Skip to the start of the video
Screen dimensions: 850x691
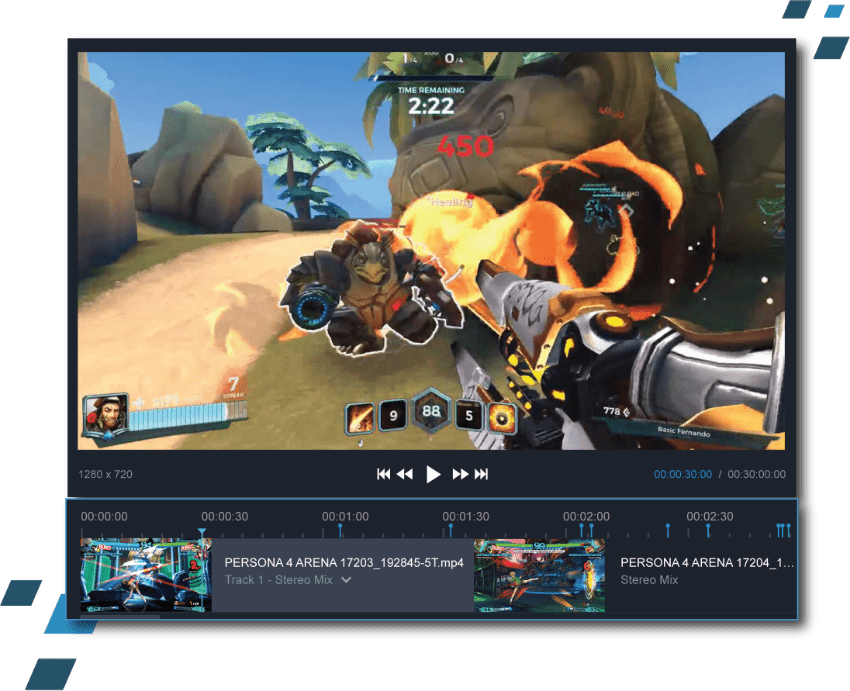click(x=383, y=474)
